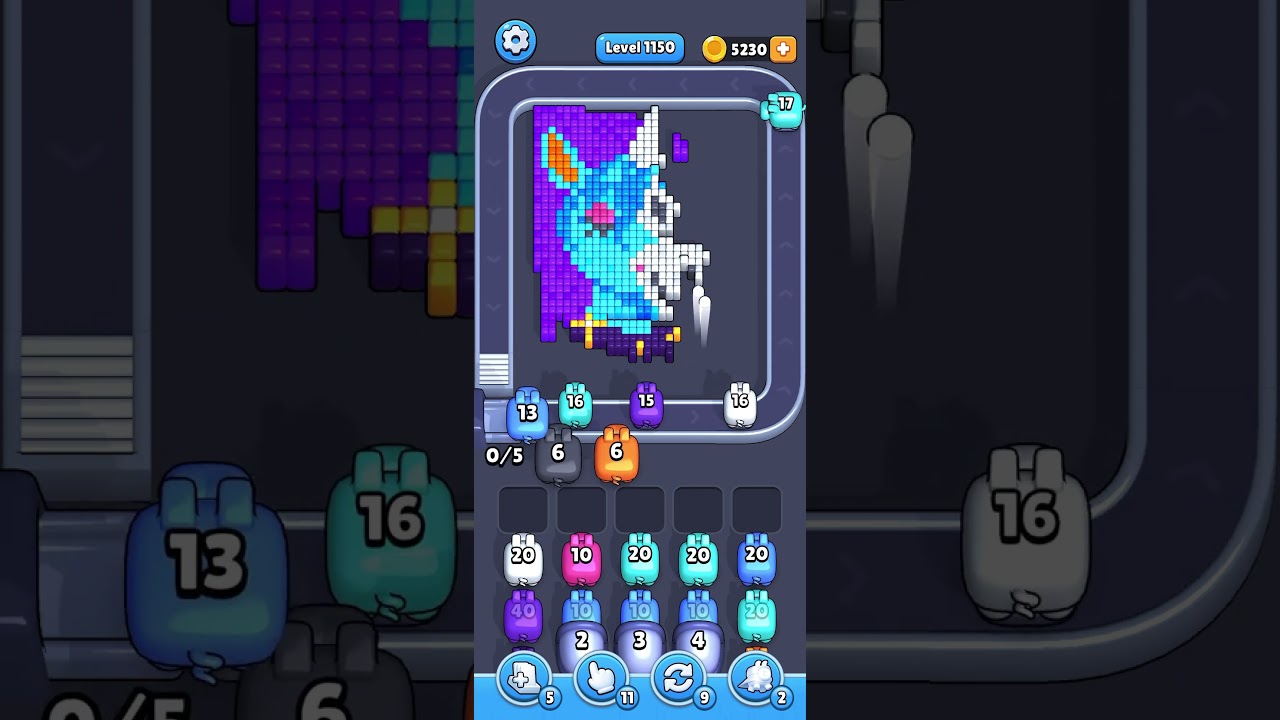
Task: Tap the Level 1150 badge
Action: (x=639, y=47)
